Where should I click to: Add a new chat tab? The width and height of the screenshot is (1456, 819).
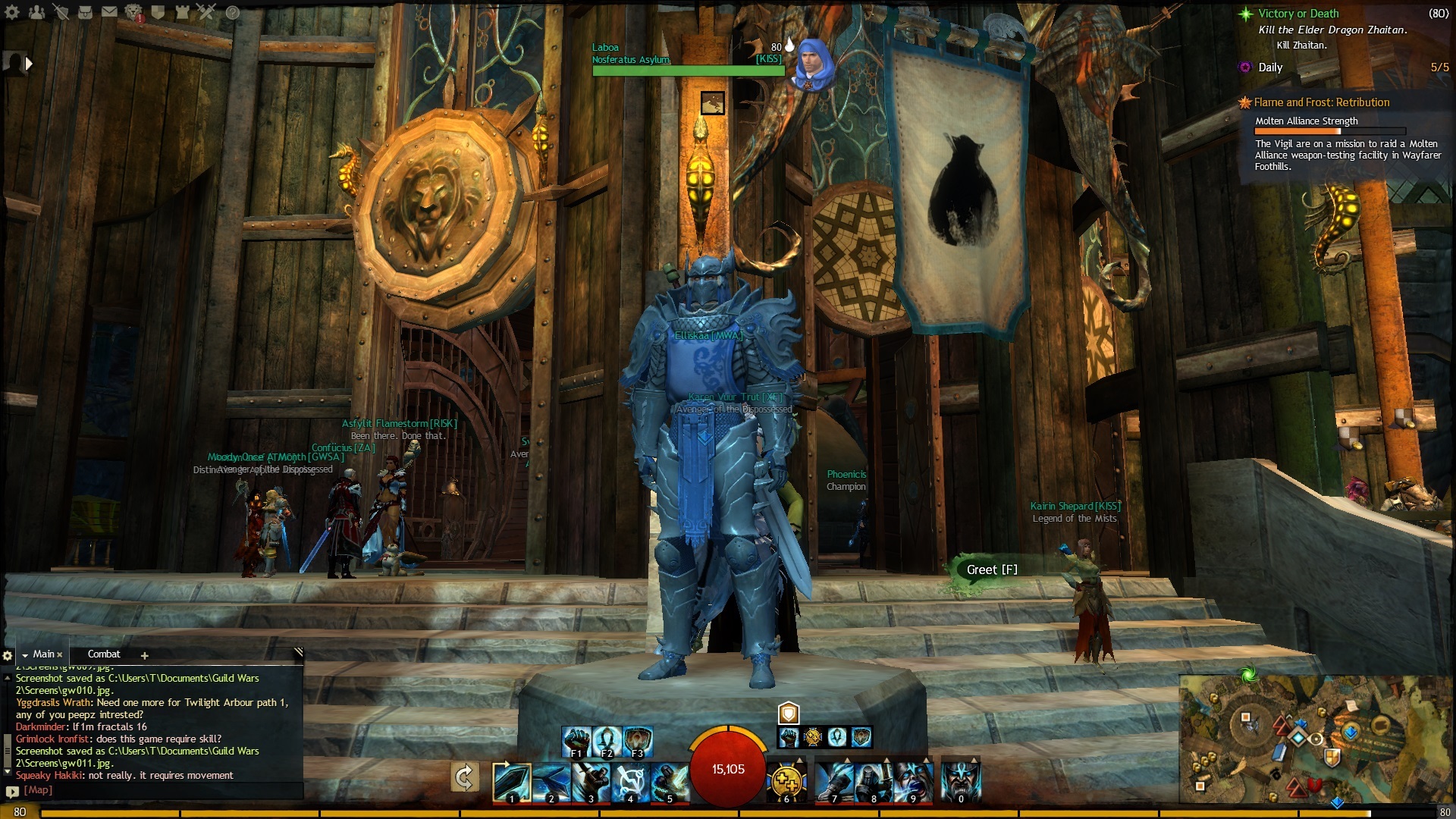point(144,655)
